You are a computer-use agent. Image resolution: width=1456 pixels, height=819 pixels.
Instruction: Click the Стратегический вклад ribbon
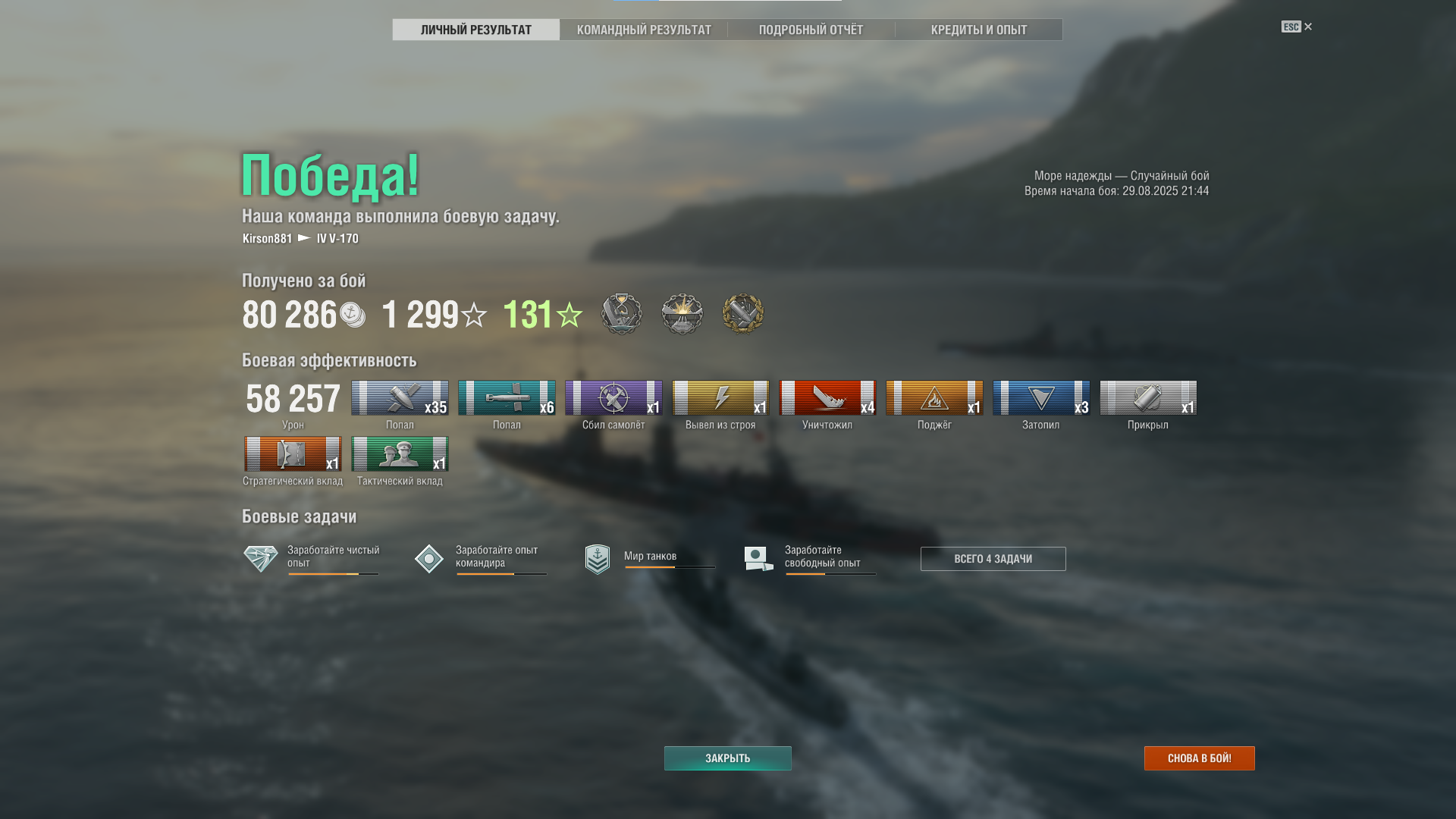coord(293,454)
